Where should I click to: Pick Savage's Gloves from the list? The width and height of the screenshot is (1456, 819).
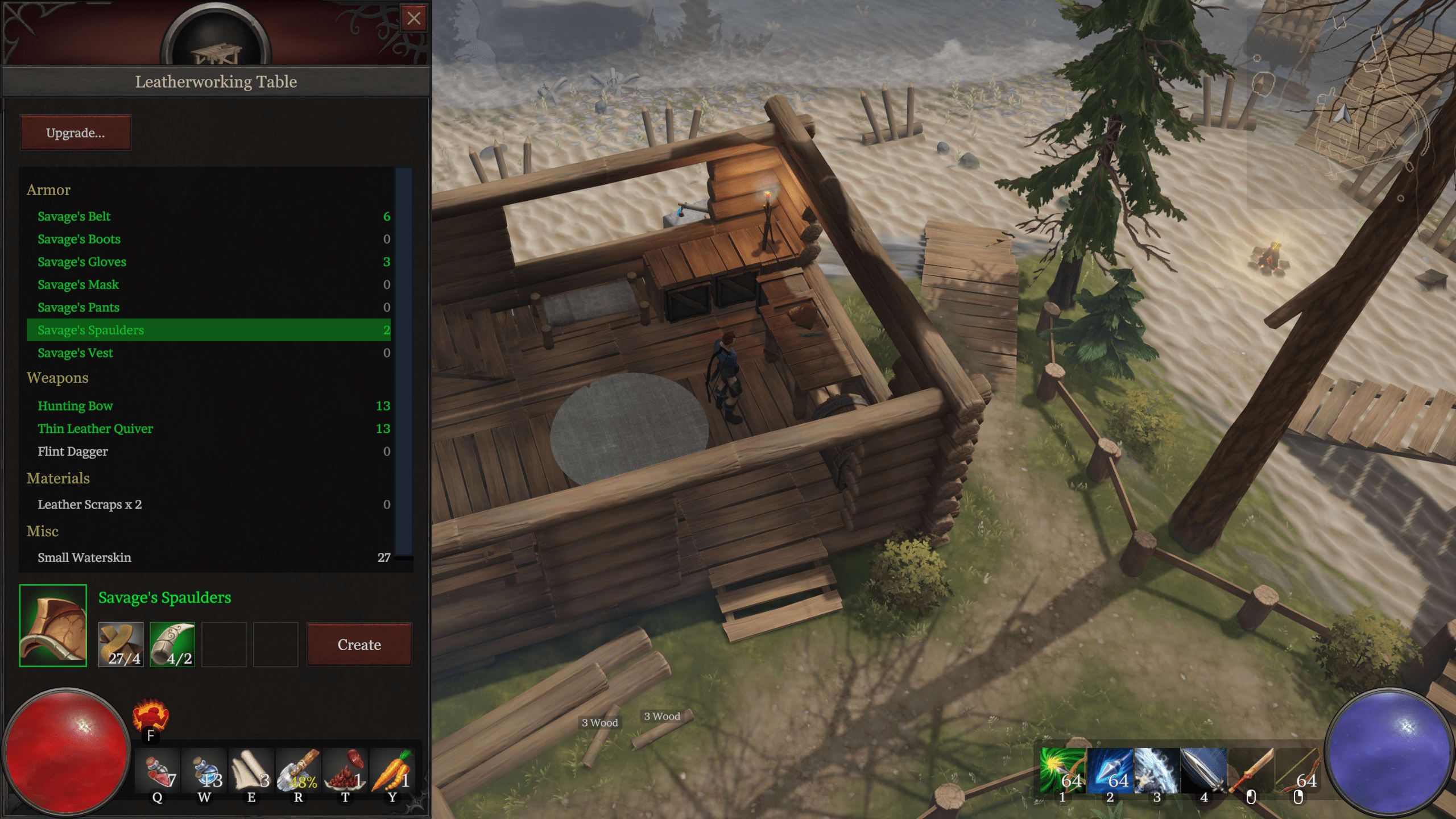[82, 262]
